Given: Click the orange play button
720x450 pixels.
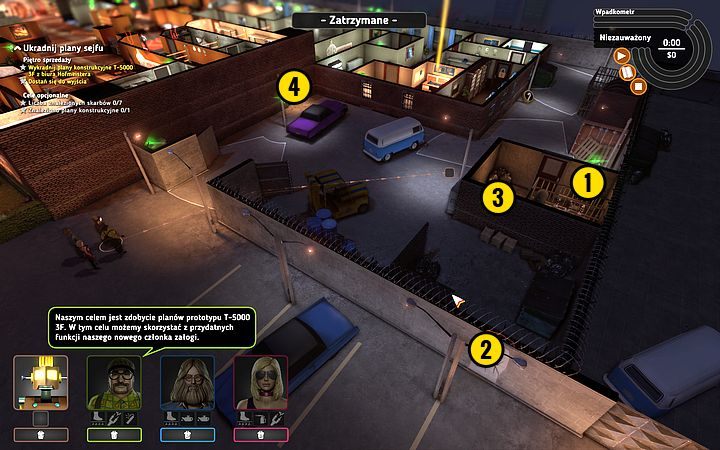Looking at the screenshot, I should pyautogui.click(x=621, y=57).
